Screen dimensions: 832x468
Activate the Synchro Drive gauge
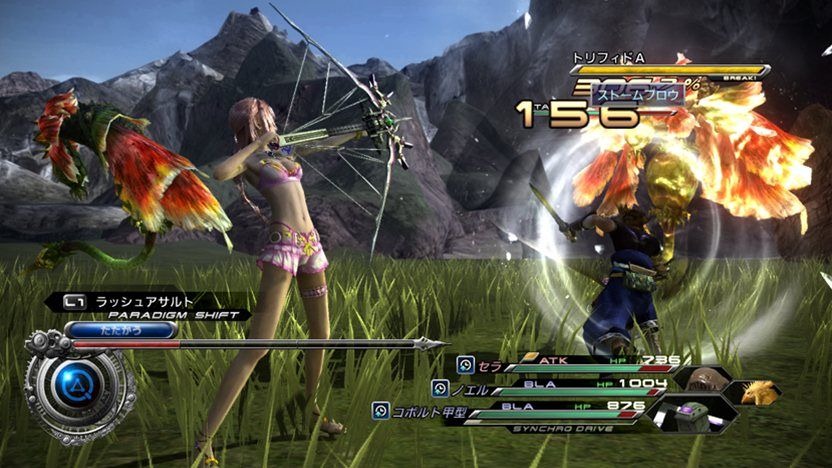point(562,429)
